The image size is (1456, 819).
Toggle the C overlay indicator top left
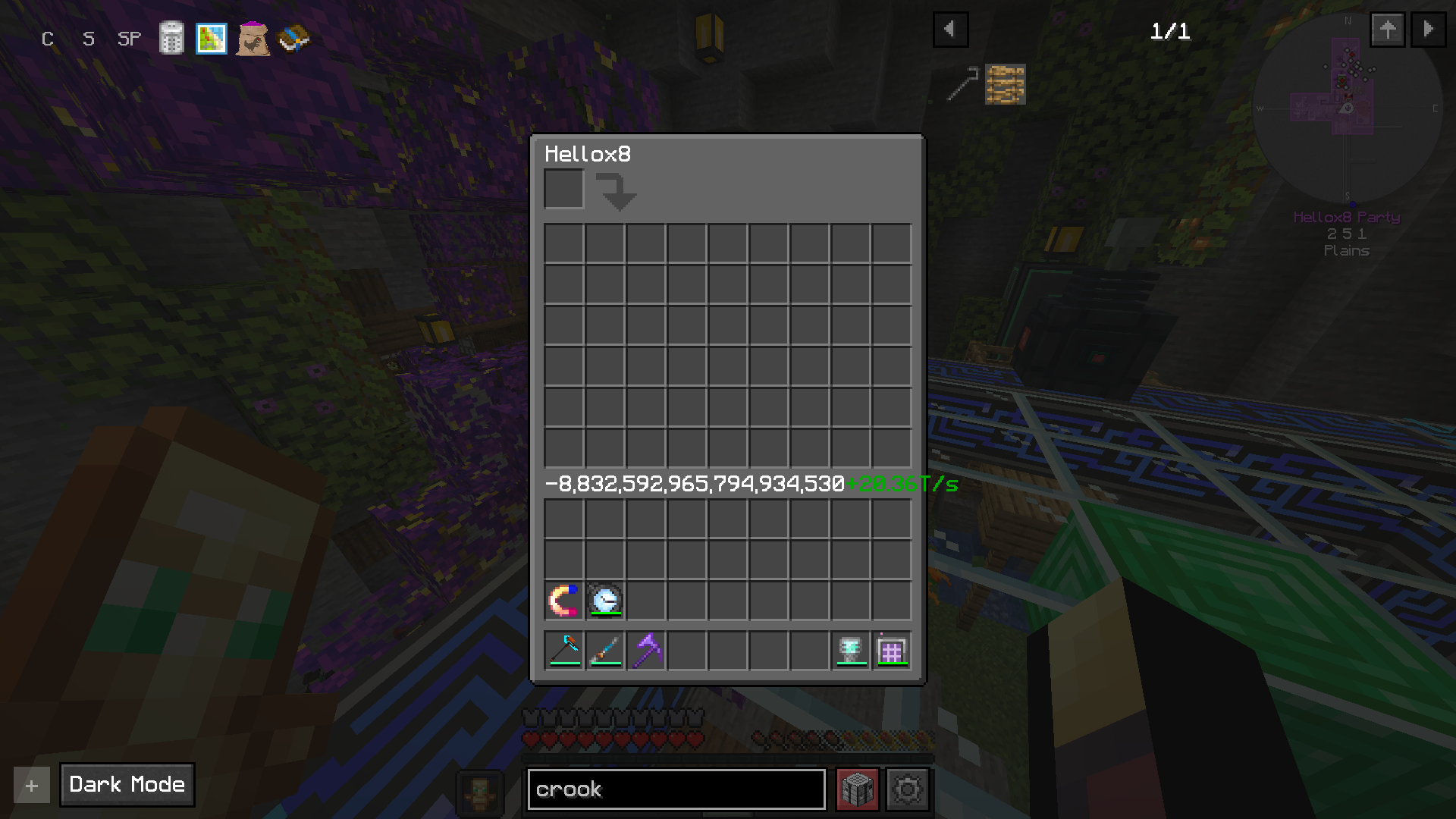47,39
